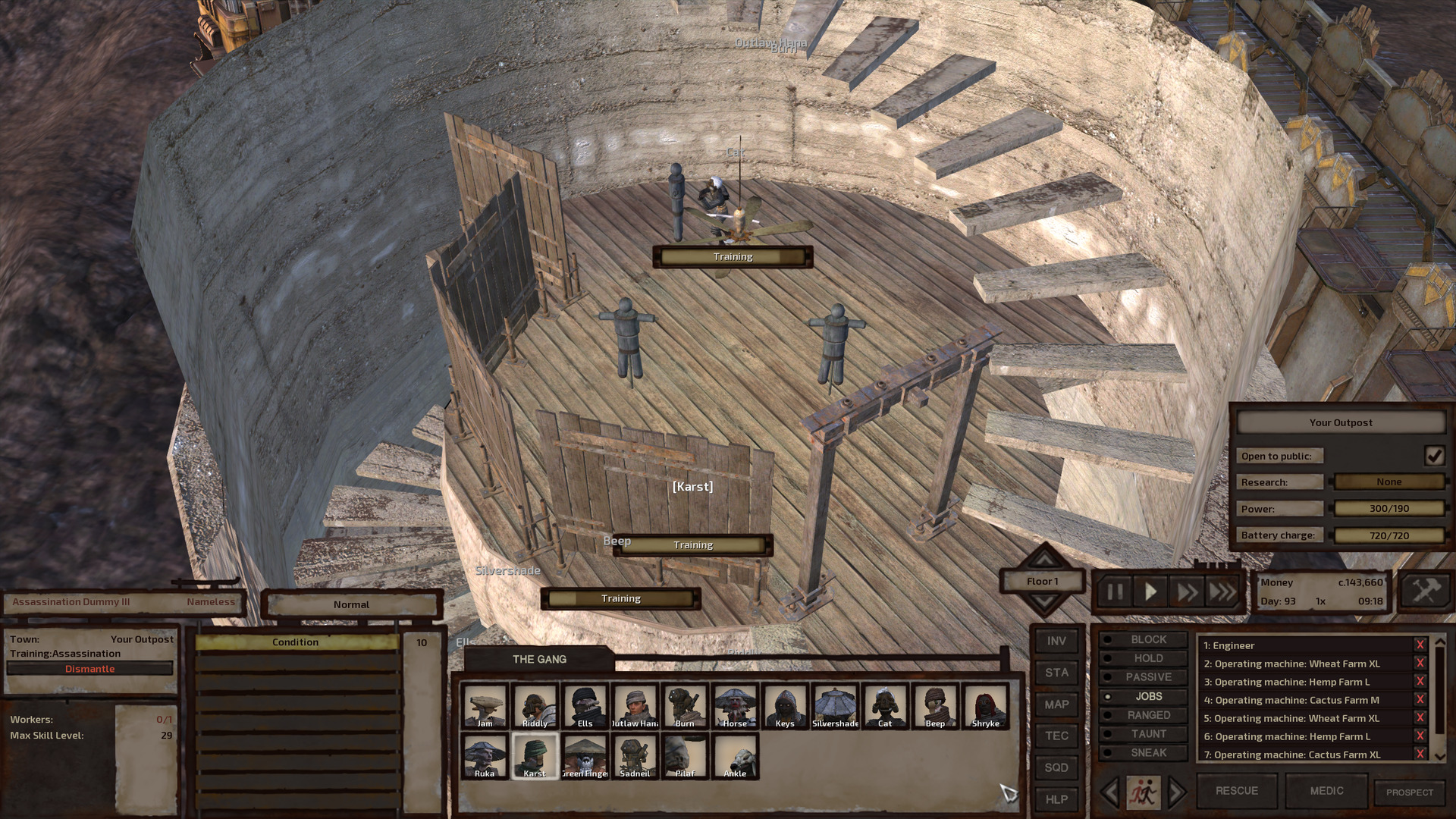Open the SQD squad panel
The image size is (1456, 819).
coord(1056,767)
